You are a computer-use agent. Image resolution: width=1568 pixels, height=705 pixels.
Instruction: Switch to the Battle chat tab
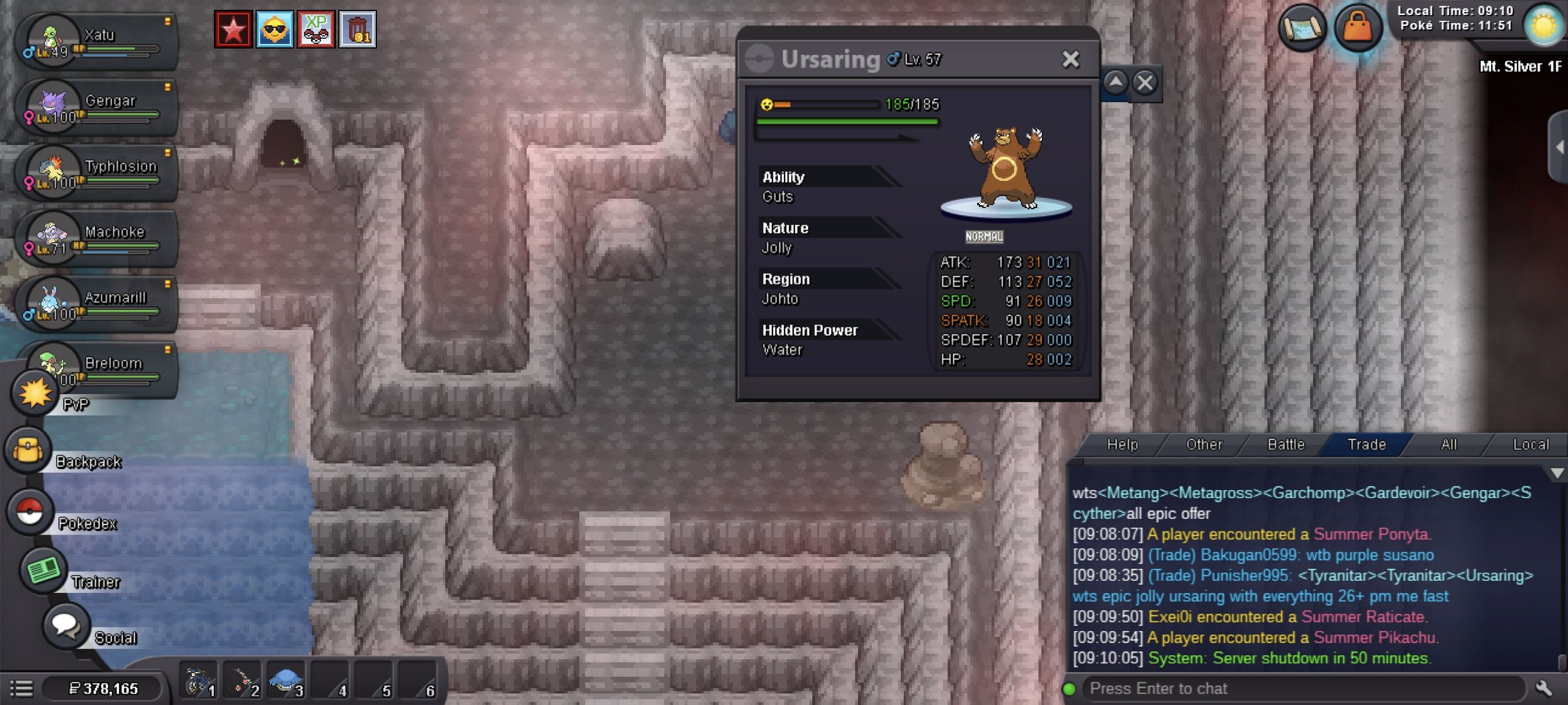(x=1286, y=444)
